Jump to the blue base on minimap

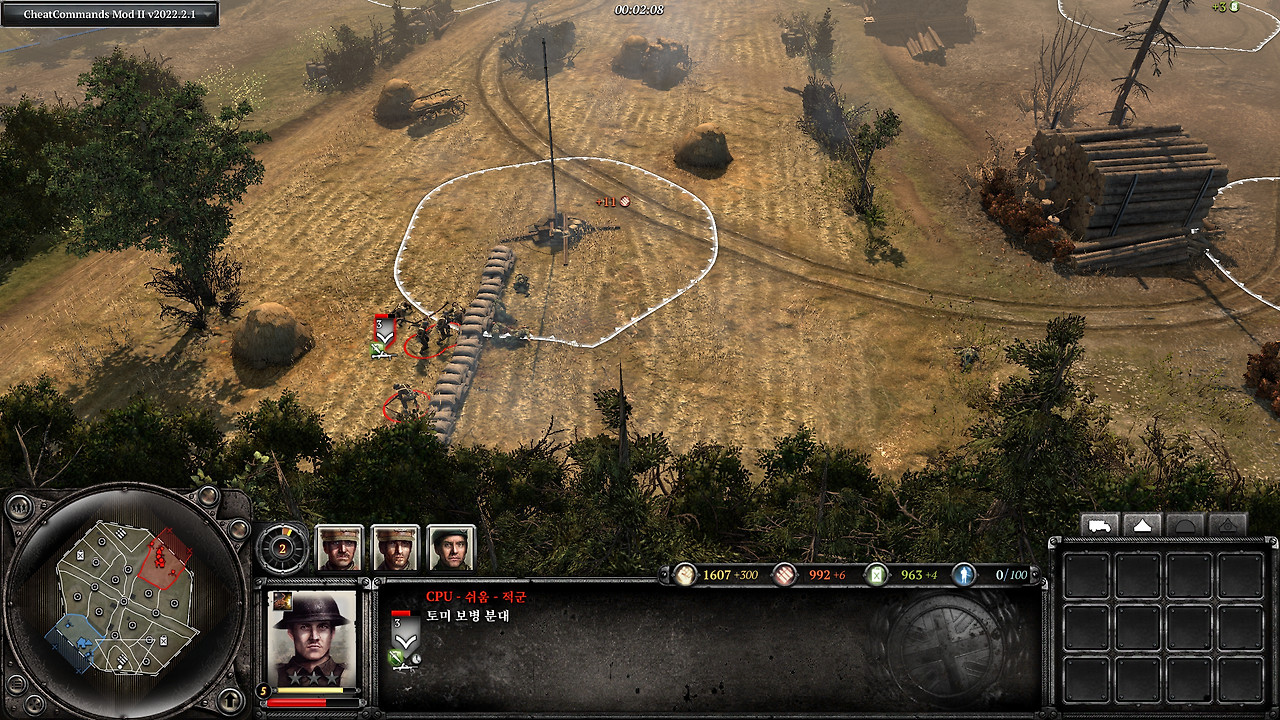point(78,641)
